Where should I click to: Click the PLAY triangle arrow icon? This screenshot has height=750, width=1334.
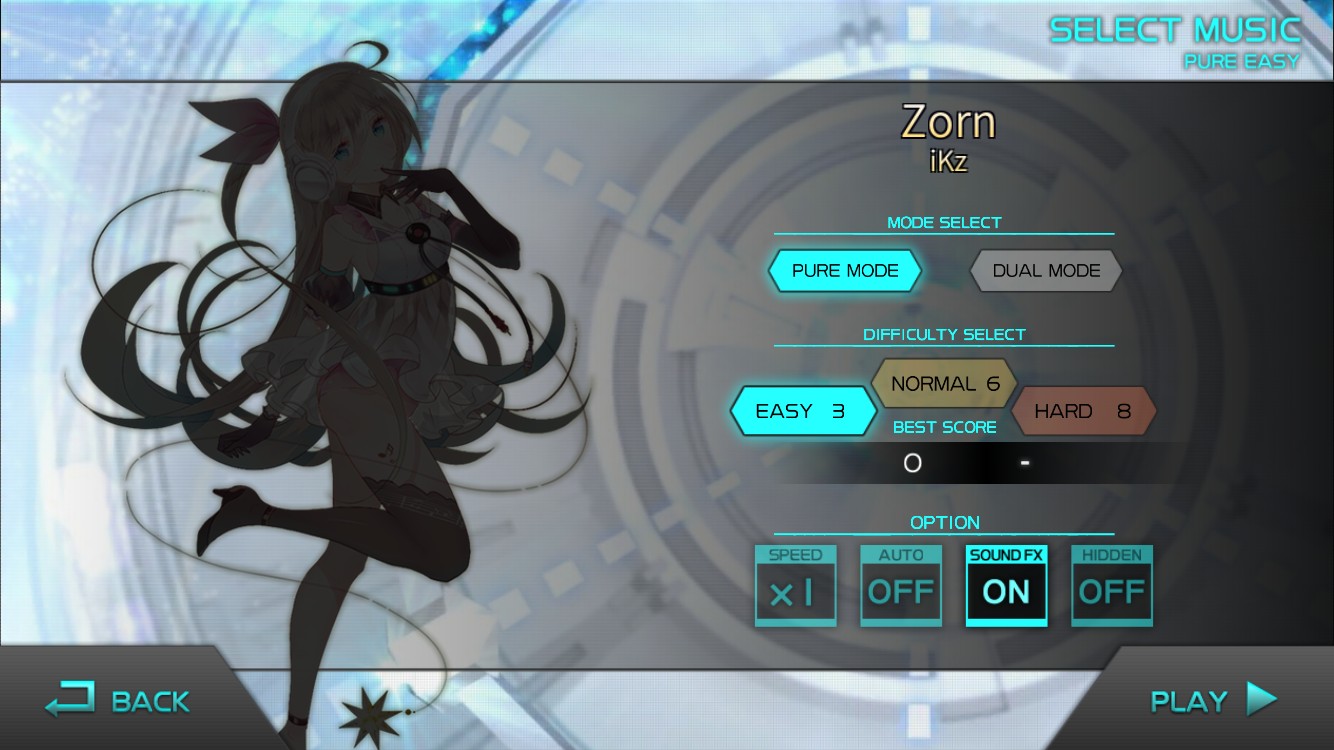(x=1262, y=699)
